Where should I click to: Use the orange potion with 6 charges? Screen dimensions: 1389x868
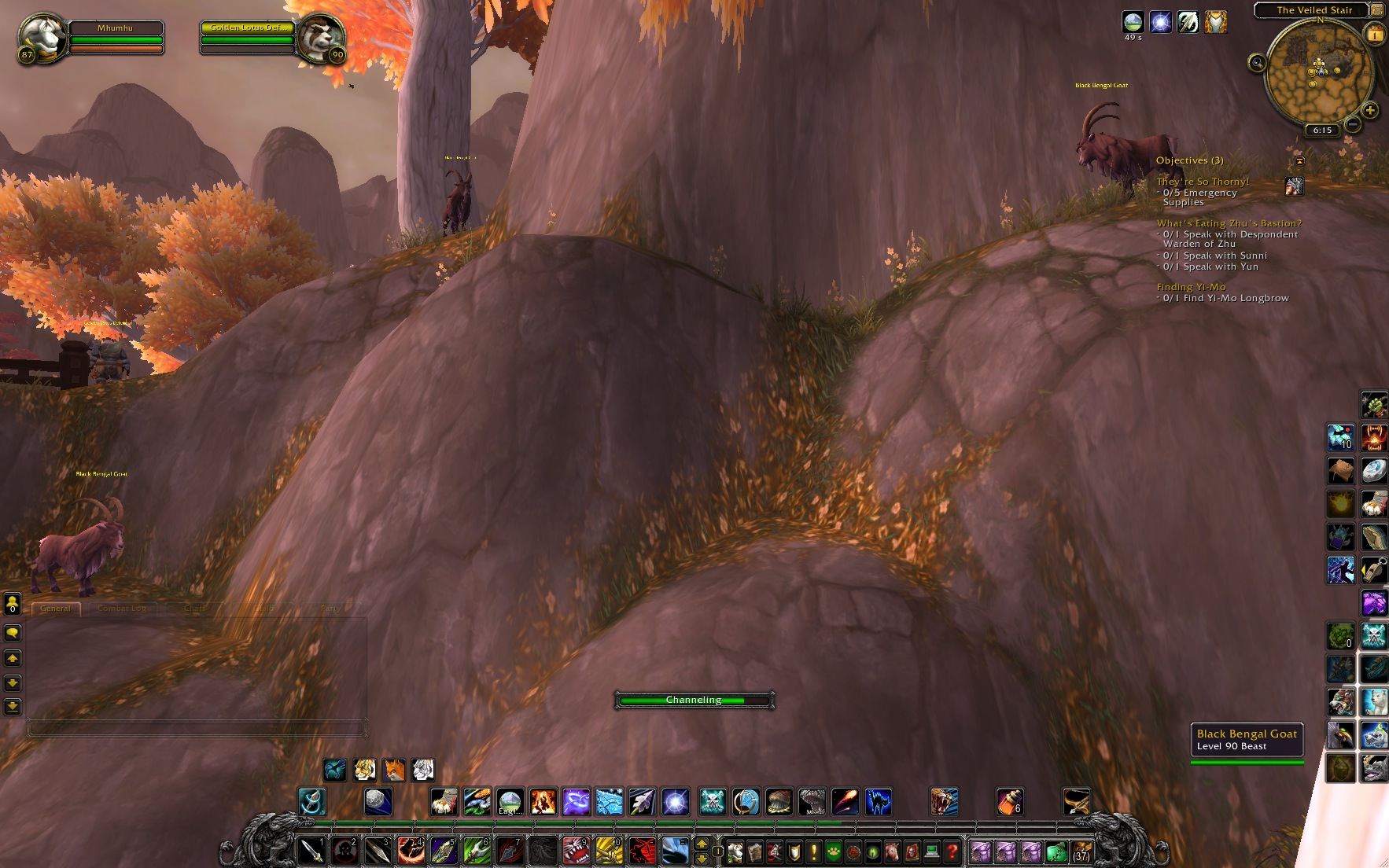(x=1009, y=801)
